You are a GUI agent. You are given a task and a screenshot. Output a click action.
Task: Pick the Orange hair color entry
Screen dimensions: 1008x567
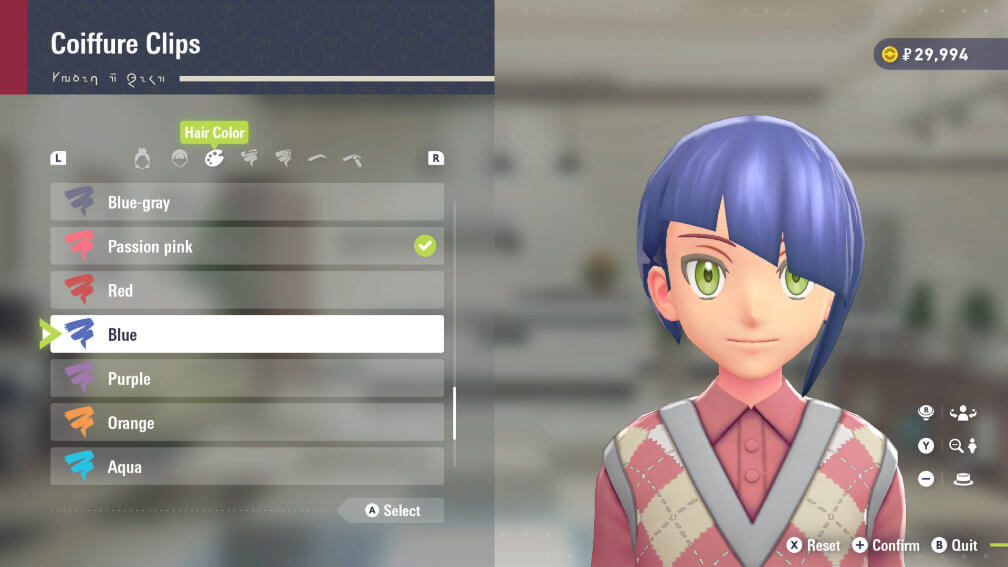click(247, 422)
